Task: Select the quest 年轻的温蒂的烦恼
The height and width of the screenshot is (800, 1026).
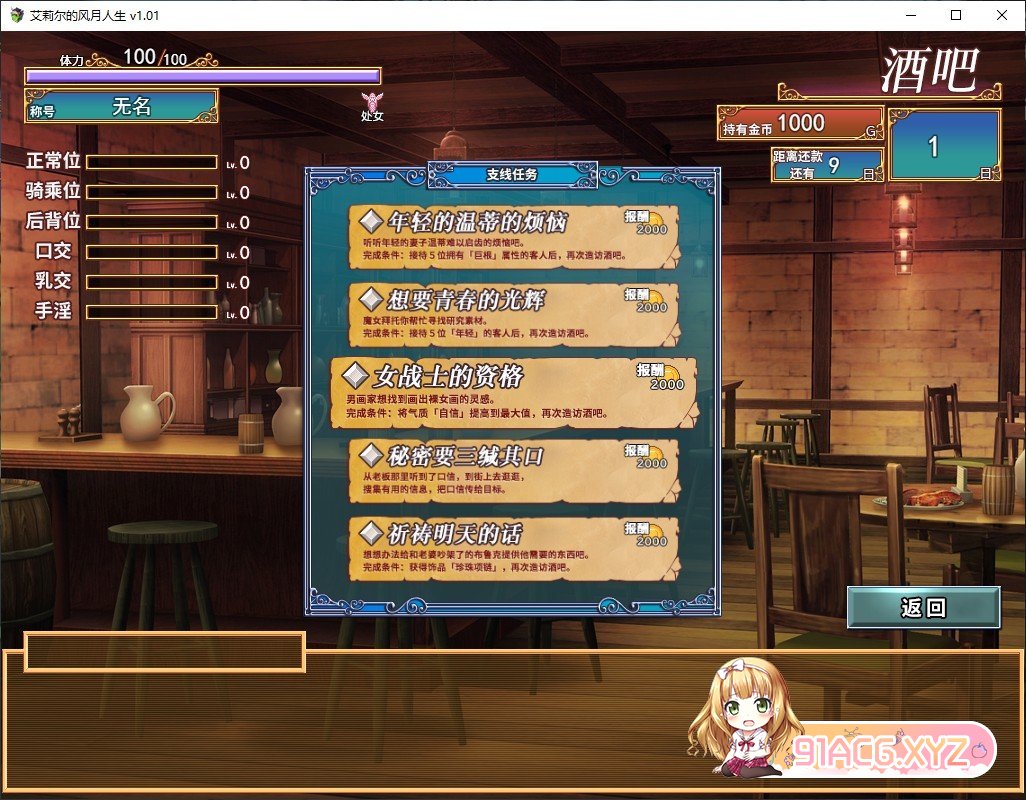Action: coord(512,237)
